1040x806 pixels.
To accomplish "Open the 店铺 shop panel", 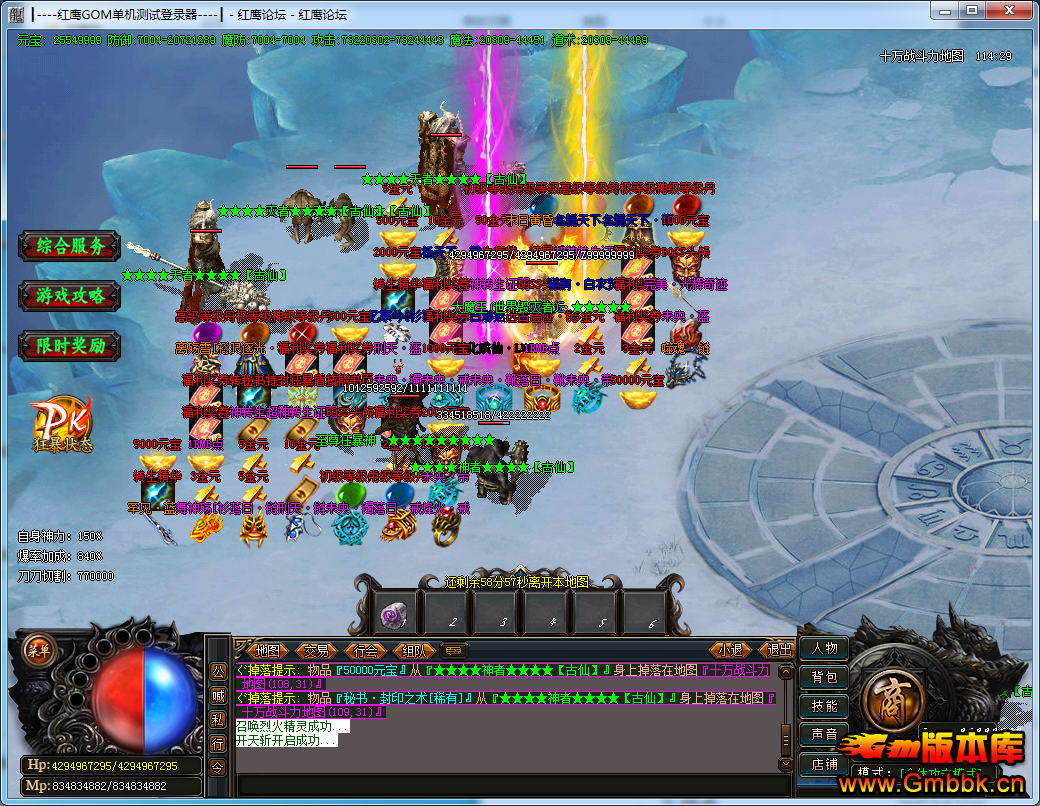I will (824, 764).
